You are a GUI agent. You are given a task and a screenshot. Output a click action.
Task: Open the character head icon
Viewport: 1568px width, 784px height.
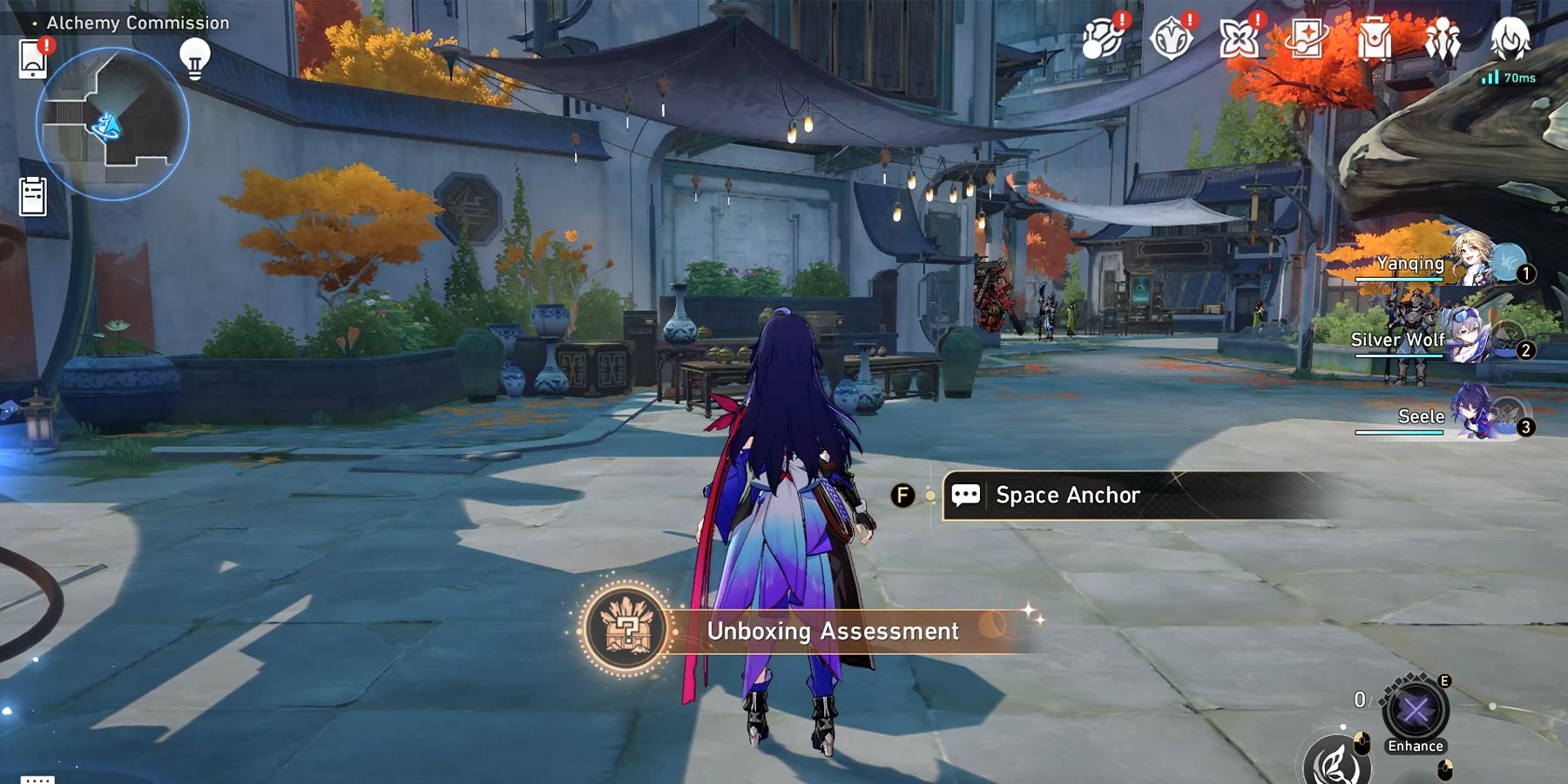(x=1510, y=38)
